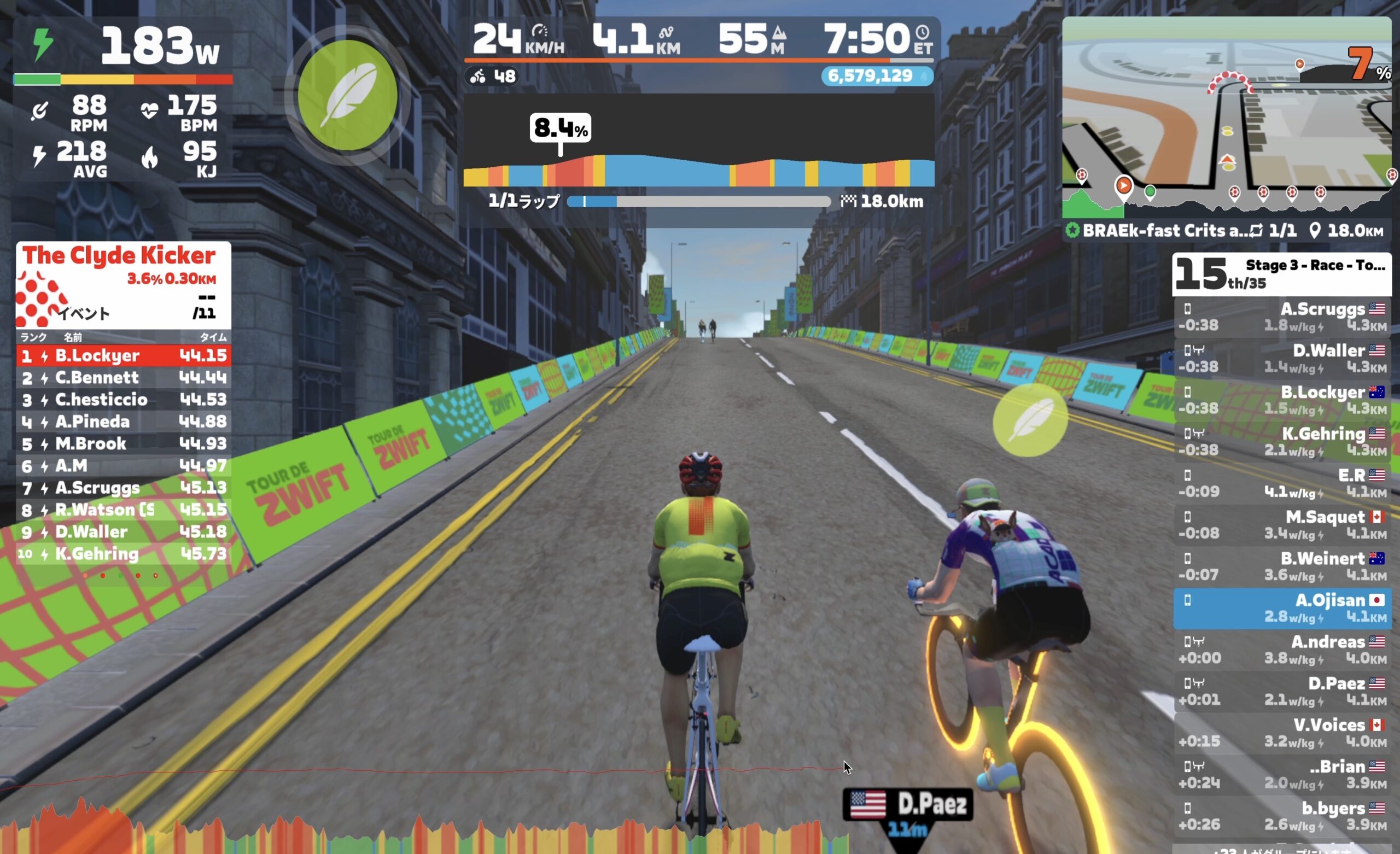The image size is (1400, 854).
Task: Select the highlighted A.Ojisan rider row
Action: (1282, 608)
